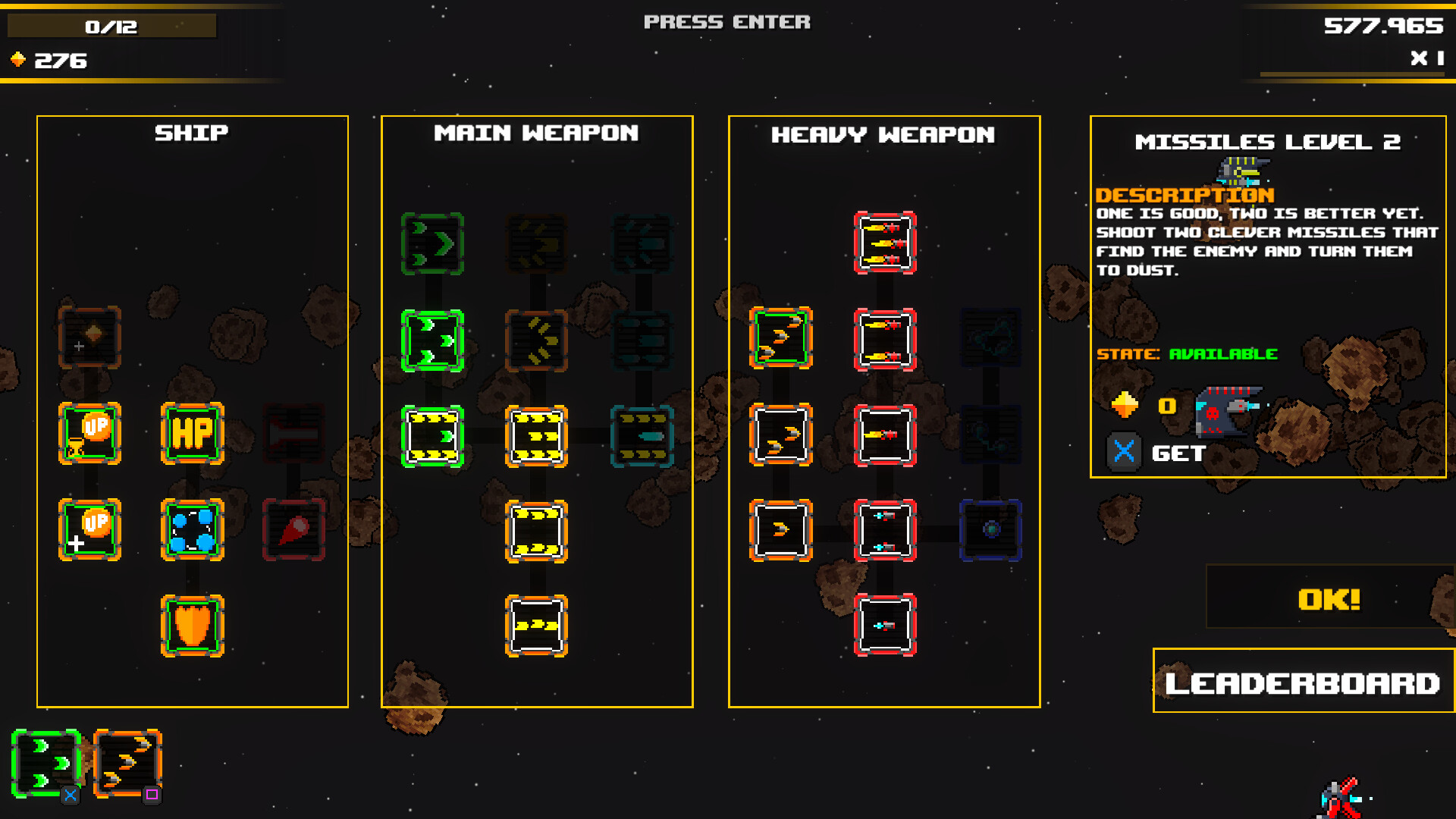
Task: Select the UP node with trophy icon
Action: click(x=89, y=434)
